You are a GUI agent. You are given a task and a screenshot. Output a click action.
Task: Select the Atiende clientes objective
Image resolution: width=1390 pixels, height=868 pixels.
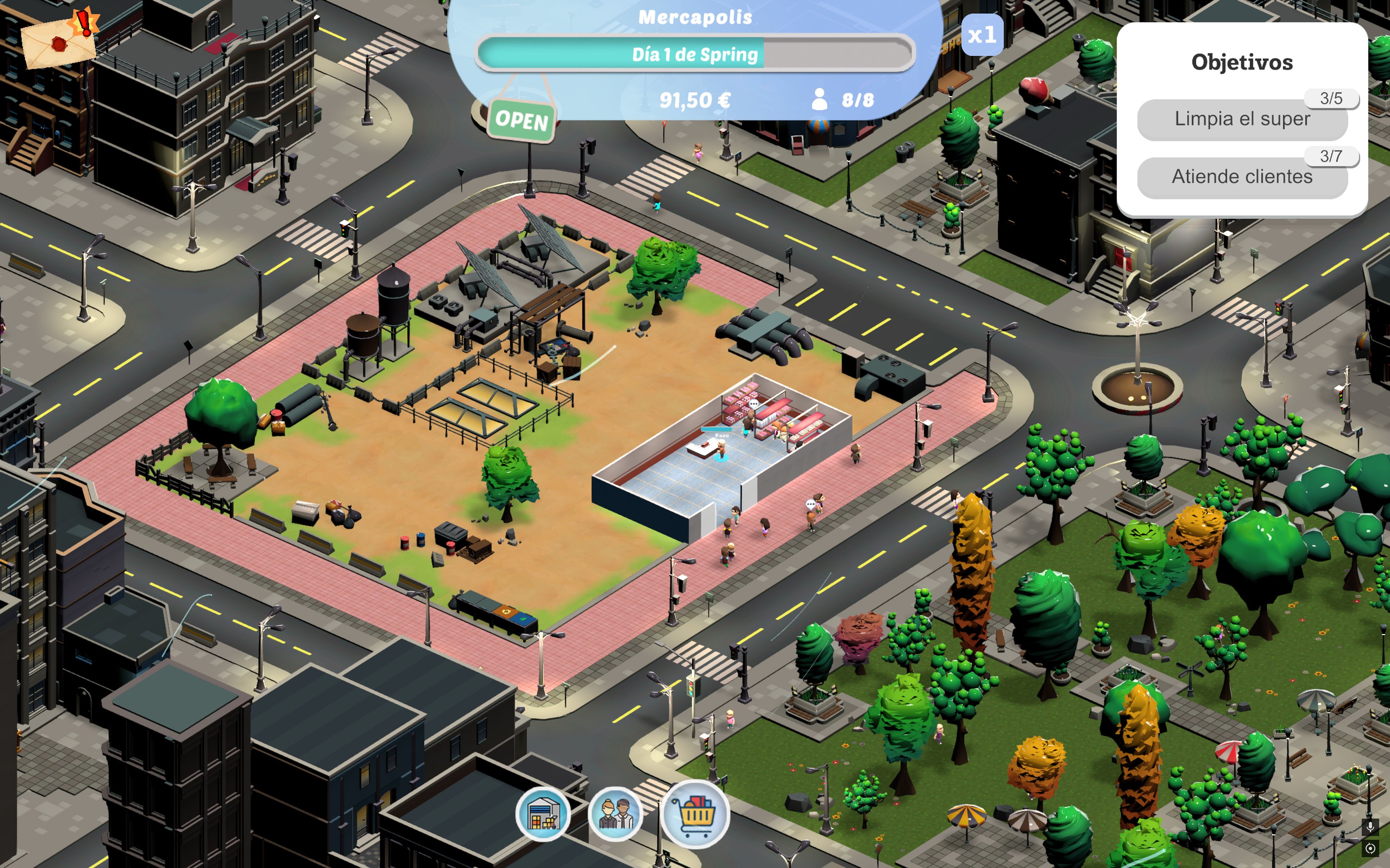(1242, 177)
